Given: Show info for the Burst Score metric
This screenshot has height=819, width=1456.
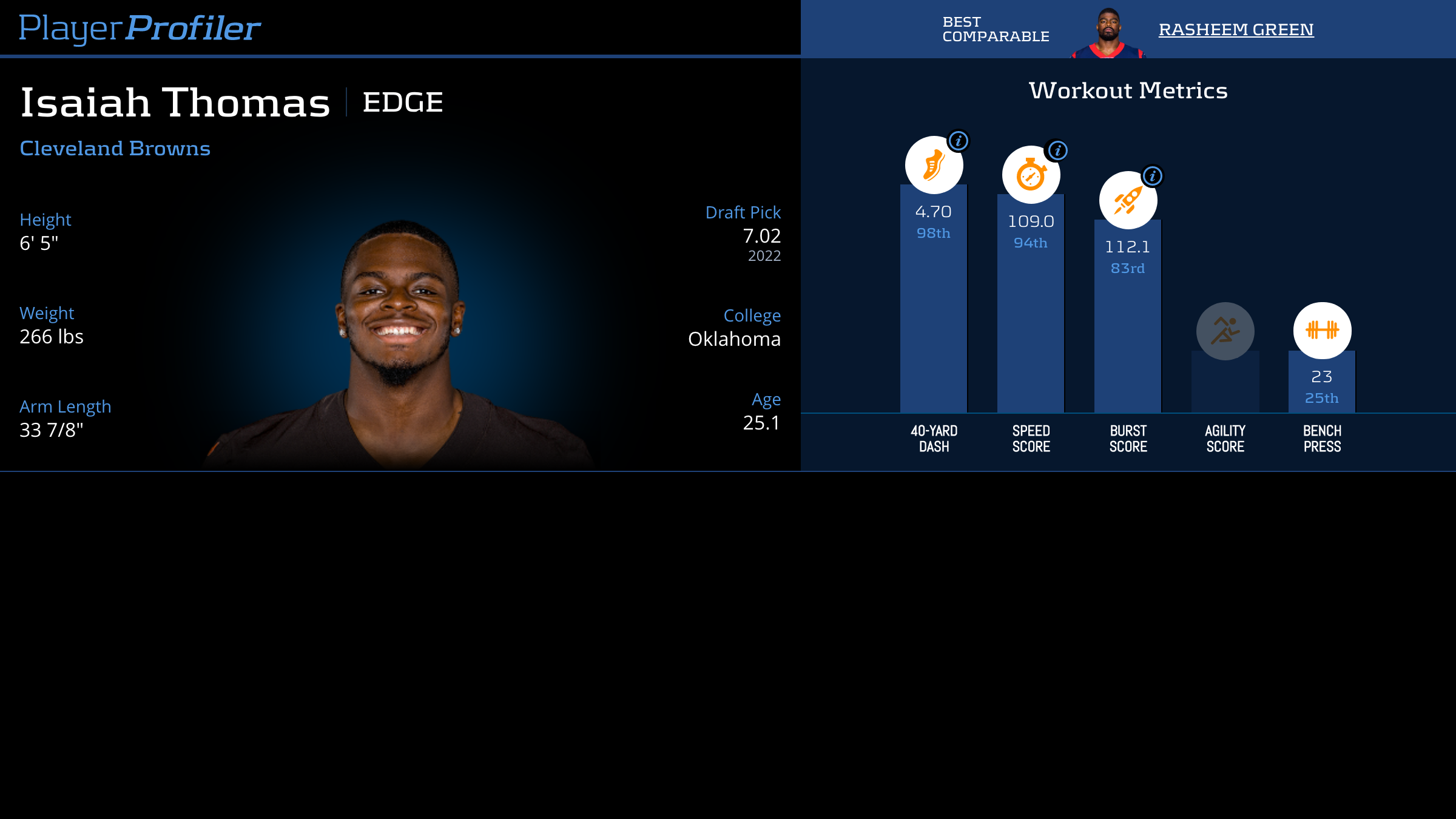Looking at the screenshot, I should 1153,176.
